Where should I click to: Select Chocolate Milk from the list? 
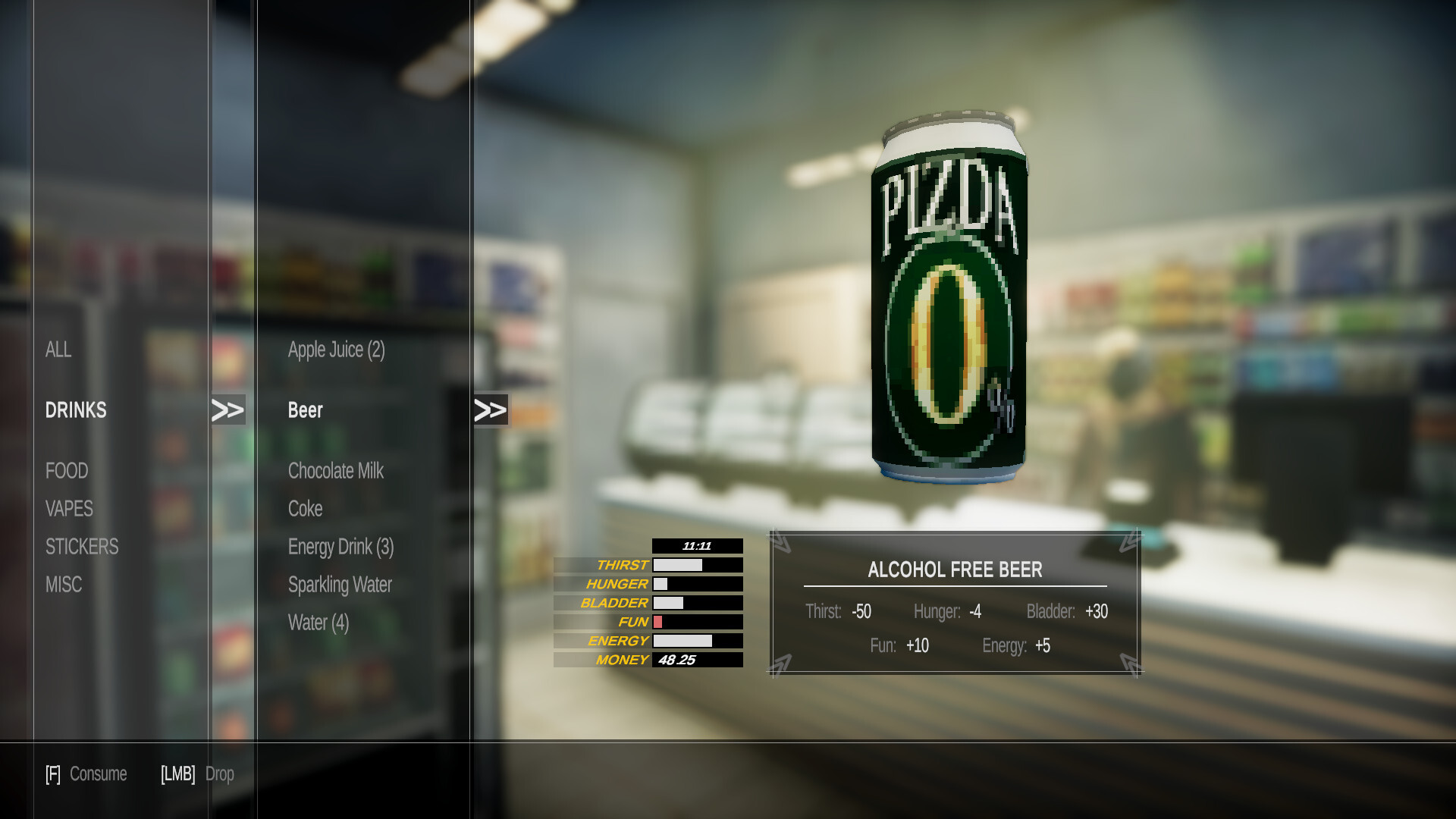336,471
